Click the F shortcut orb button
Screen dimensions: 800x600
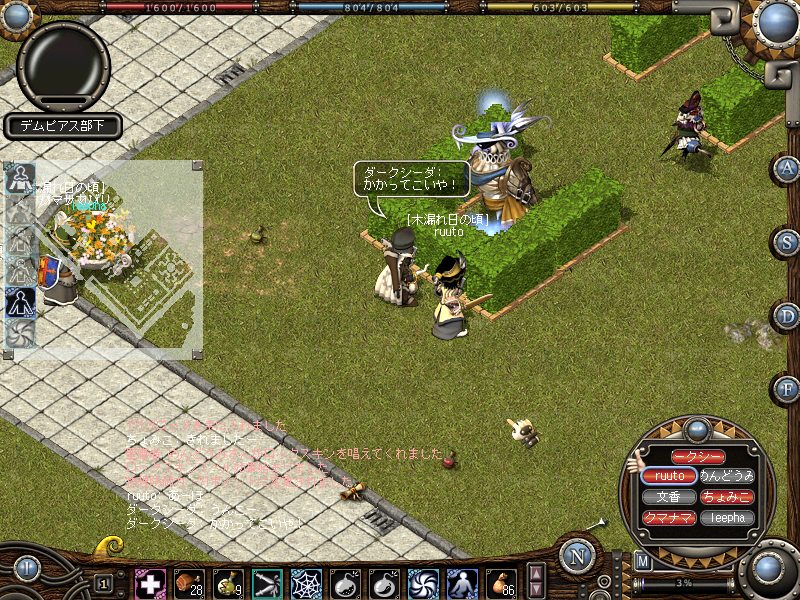(787, 388)
